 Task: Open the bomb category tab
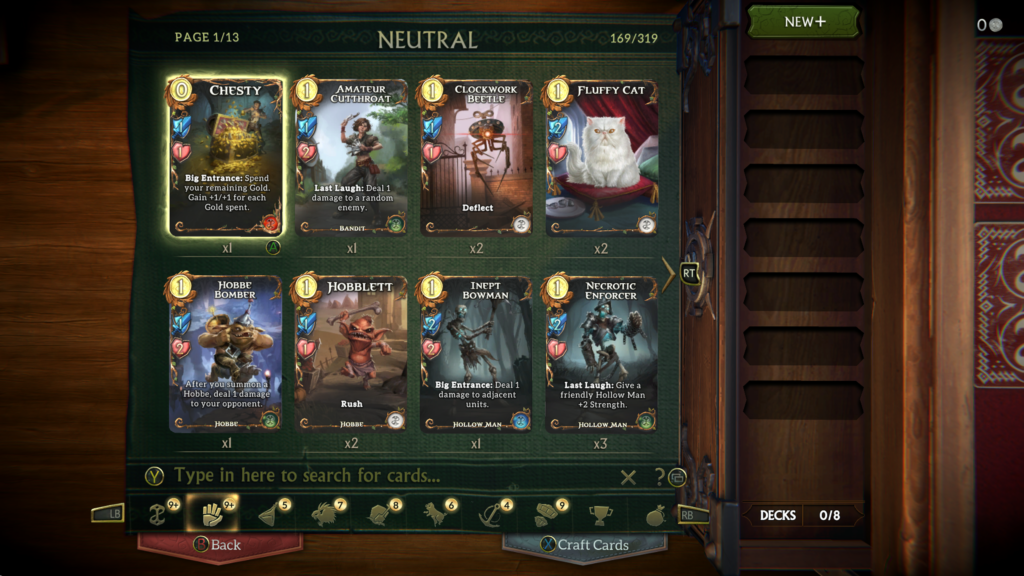click(655, 515)
